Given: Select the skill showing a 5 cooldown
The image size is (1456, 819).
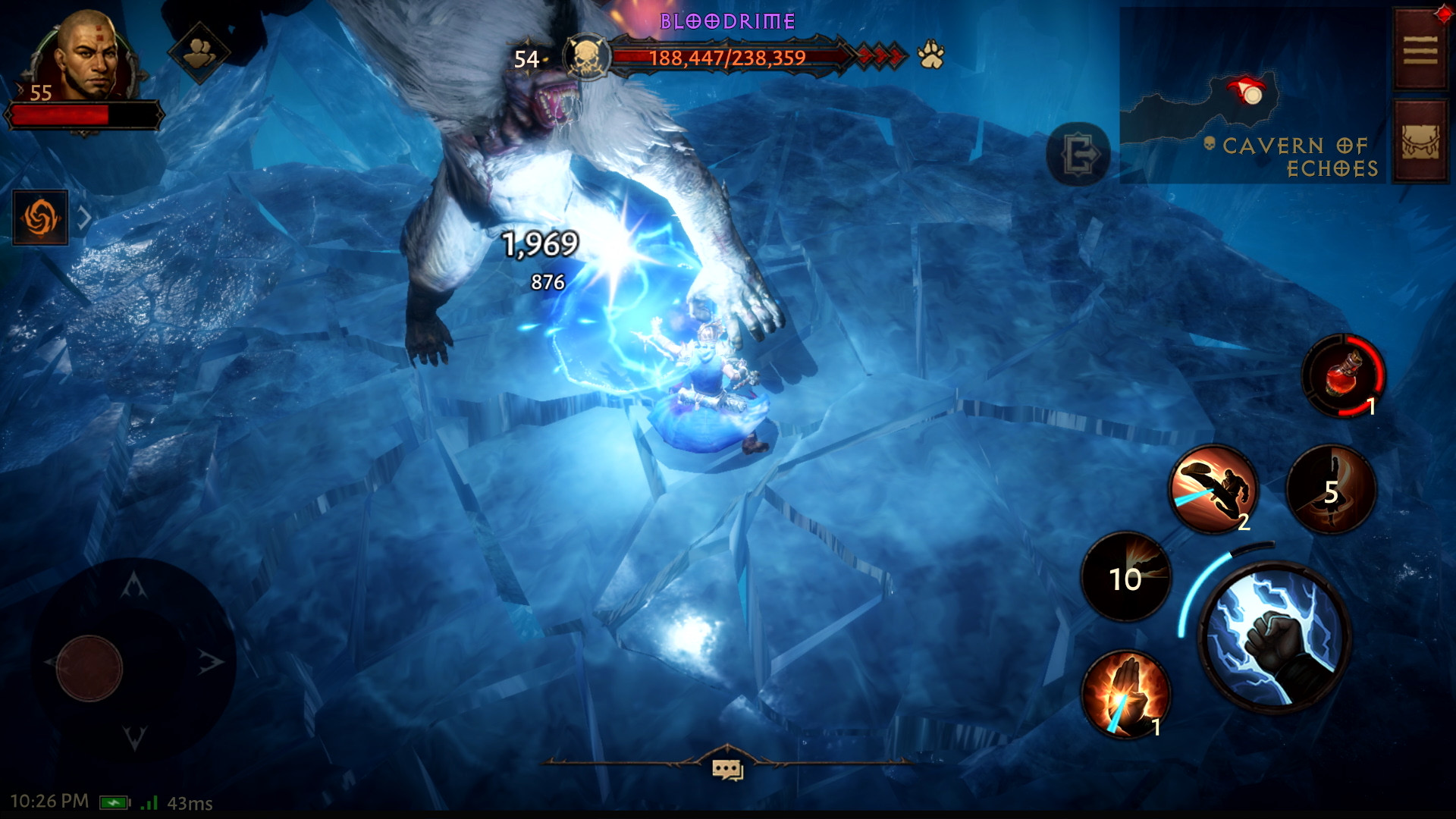Looking at the screenshot, I should point(1331,491).
